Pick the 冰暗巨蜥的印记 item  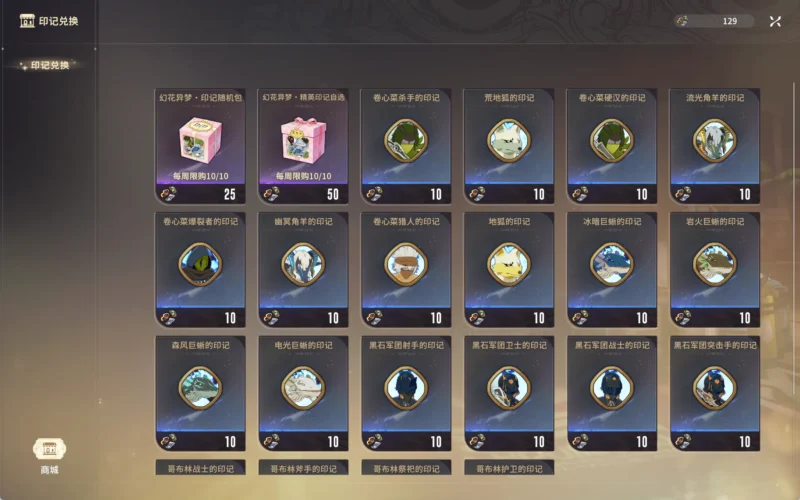[x=612, y=267]
